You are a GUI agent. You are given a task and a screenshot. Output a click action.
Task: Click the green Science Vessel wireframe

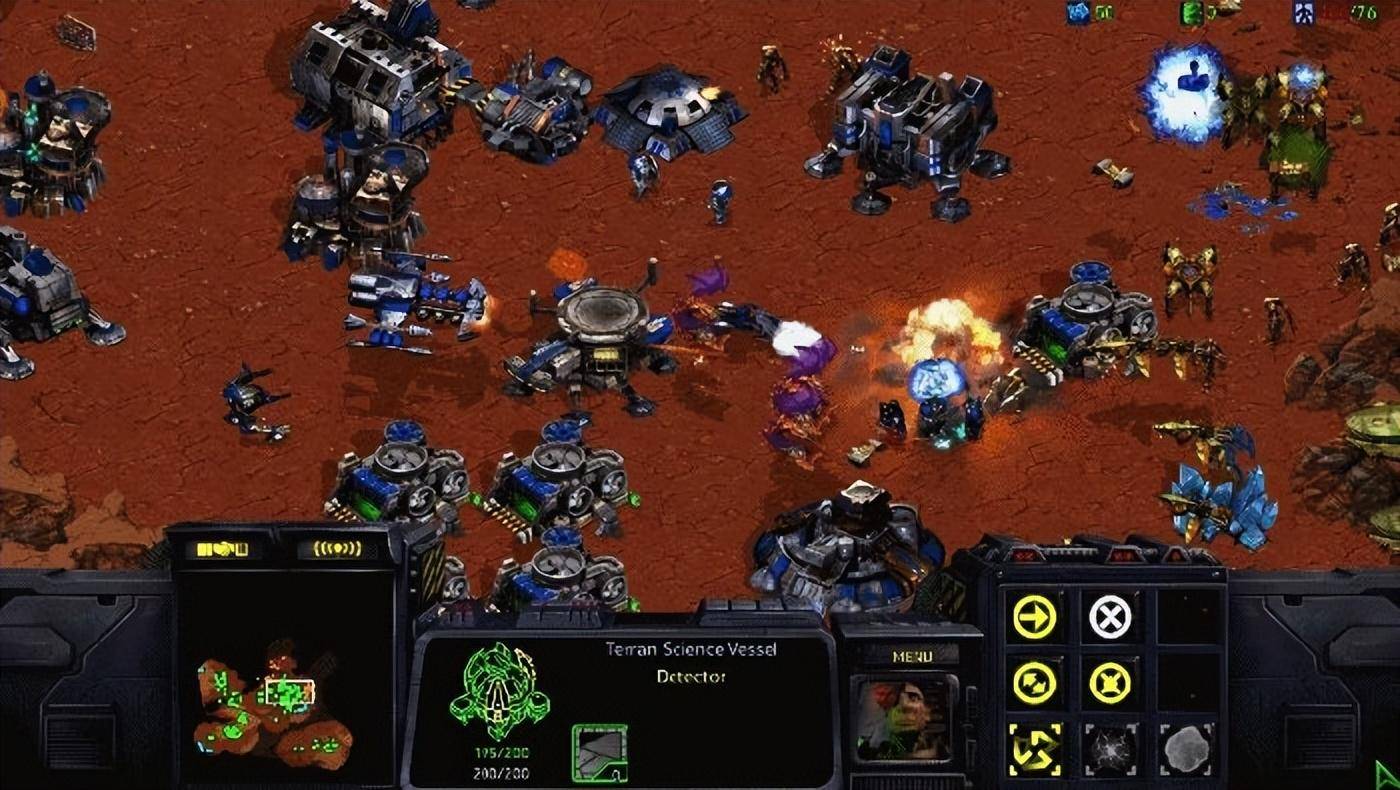(499, 688)
